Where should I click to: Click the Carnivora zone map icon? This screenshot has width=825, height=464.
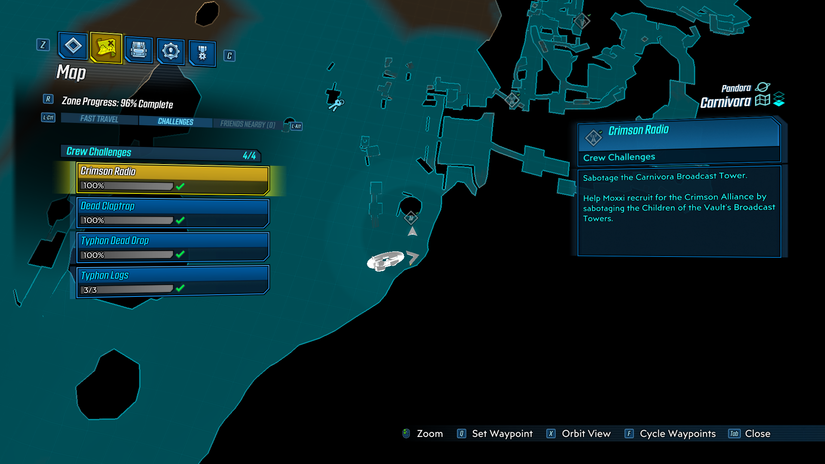pos(763,101)
